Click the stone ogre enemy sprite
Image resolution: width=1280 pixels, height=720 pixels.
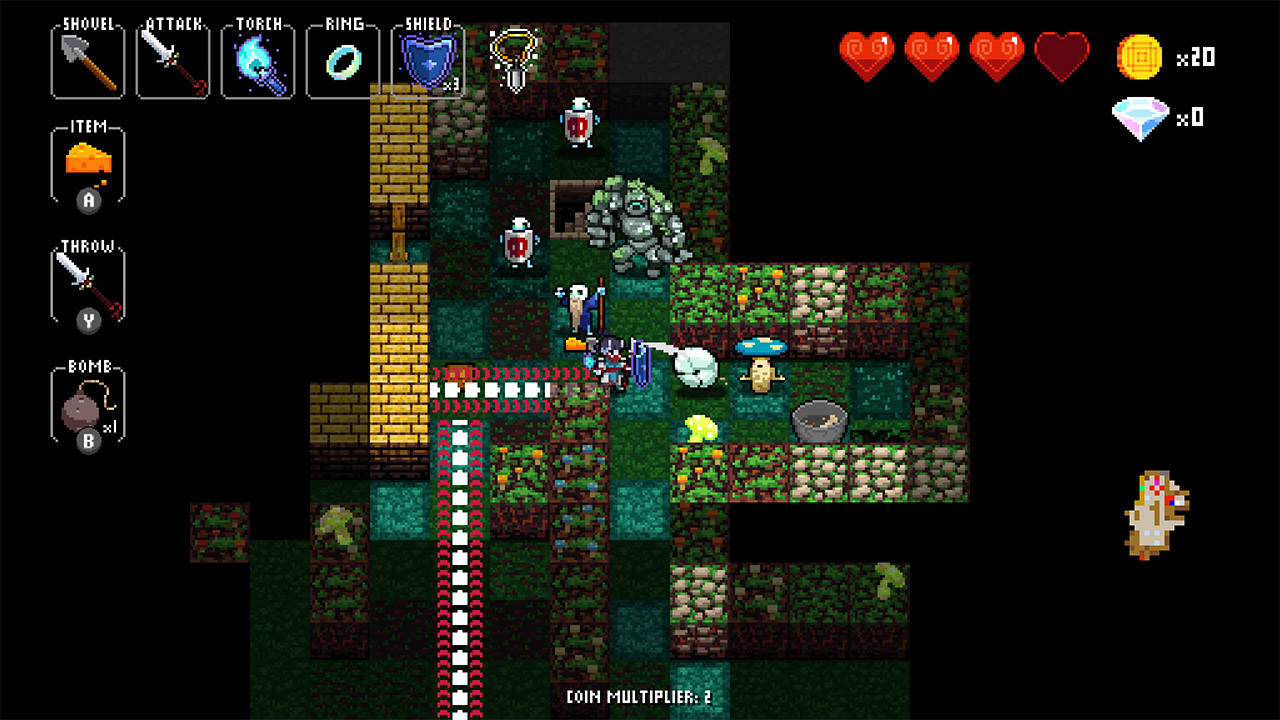pyautogui.click(x=637, y=222)
